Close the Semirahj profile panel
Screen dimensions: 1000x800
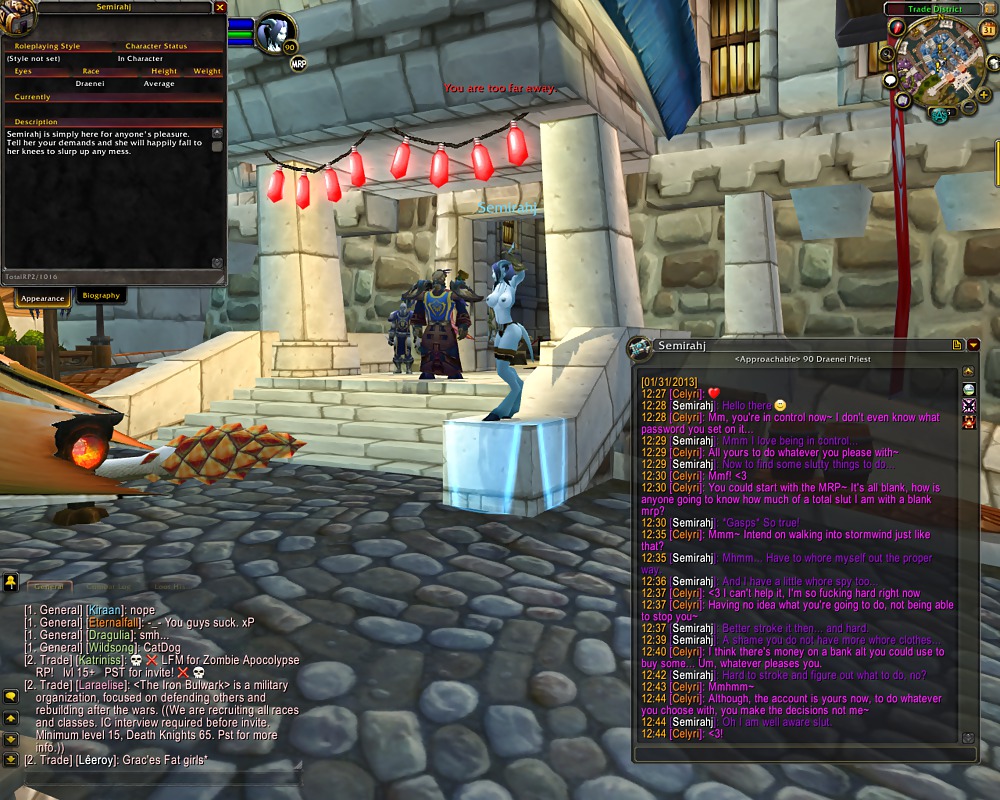click(220, 7)
